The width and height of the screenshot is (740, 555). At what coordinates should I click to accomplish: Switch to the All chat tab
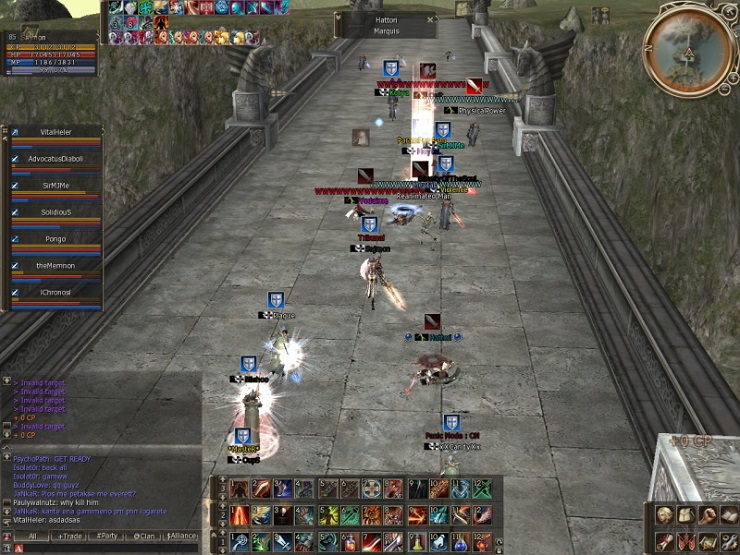point(31,536)
